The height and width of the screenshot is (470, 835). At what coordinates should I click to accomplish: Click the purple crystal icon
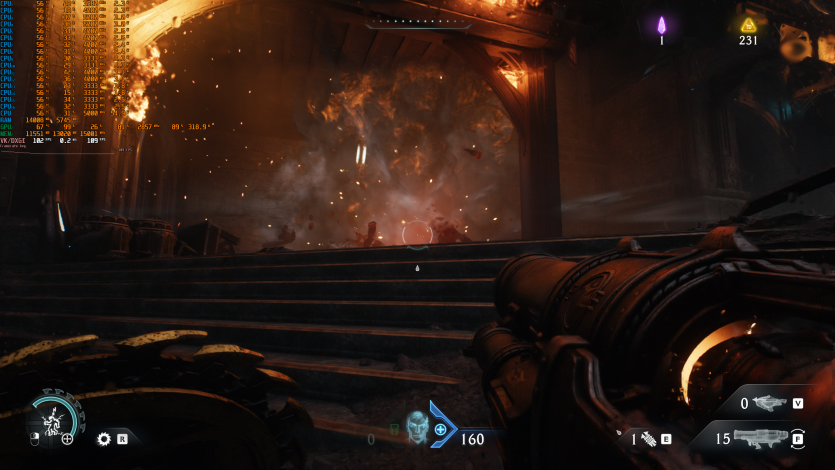[661, 25]
